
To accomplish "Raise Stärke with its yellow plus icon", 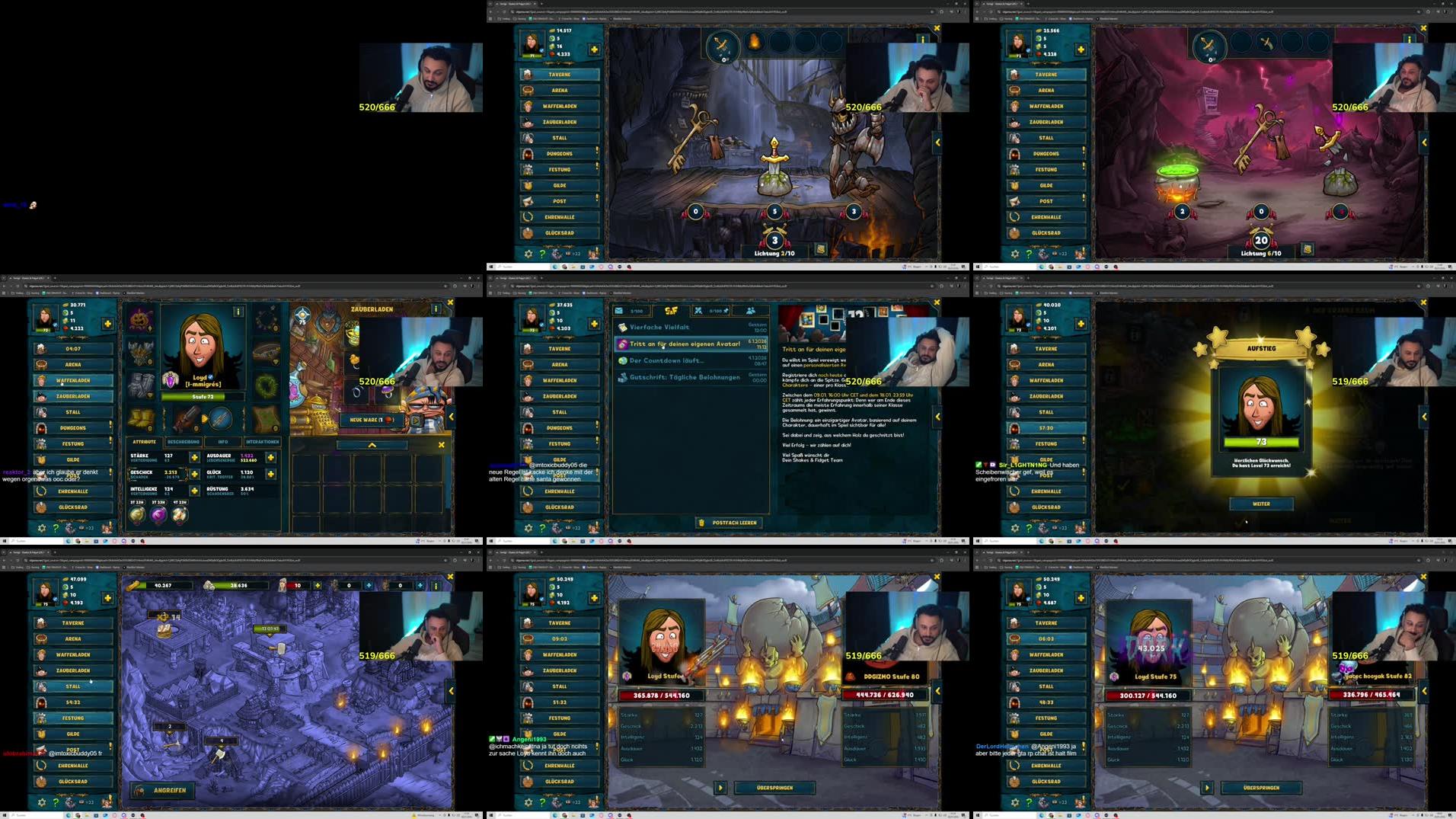I will (196, 457).
